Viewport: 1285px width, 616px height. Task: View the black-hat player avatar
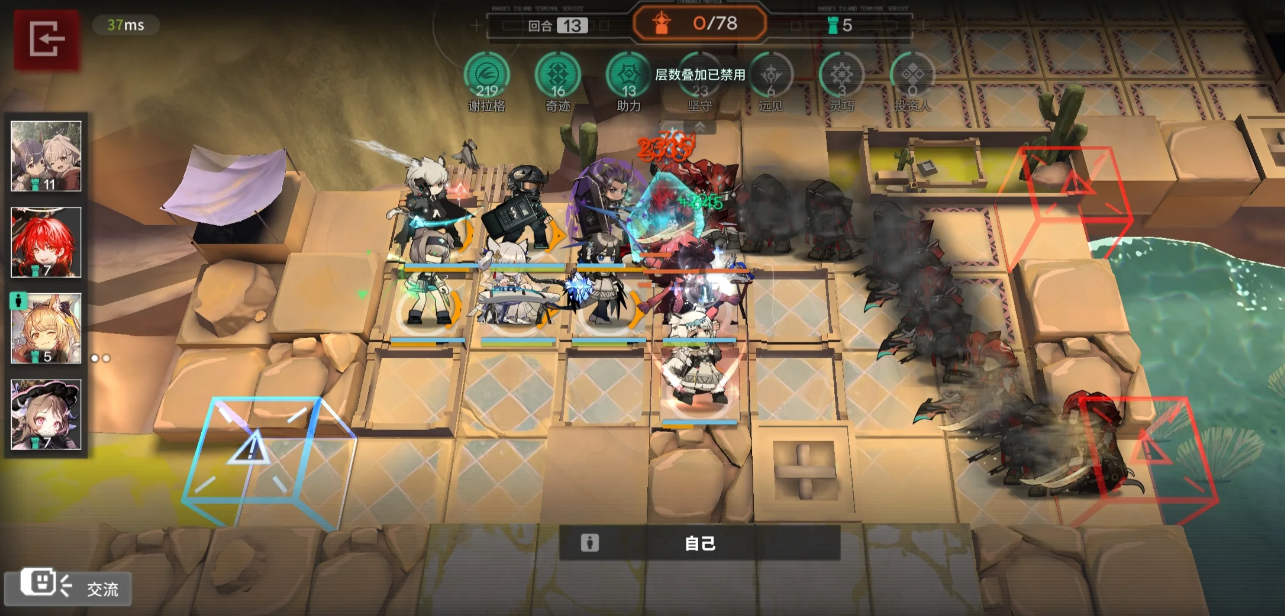click(x=46, y=414)
